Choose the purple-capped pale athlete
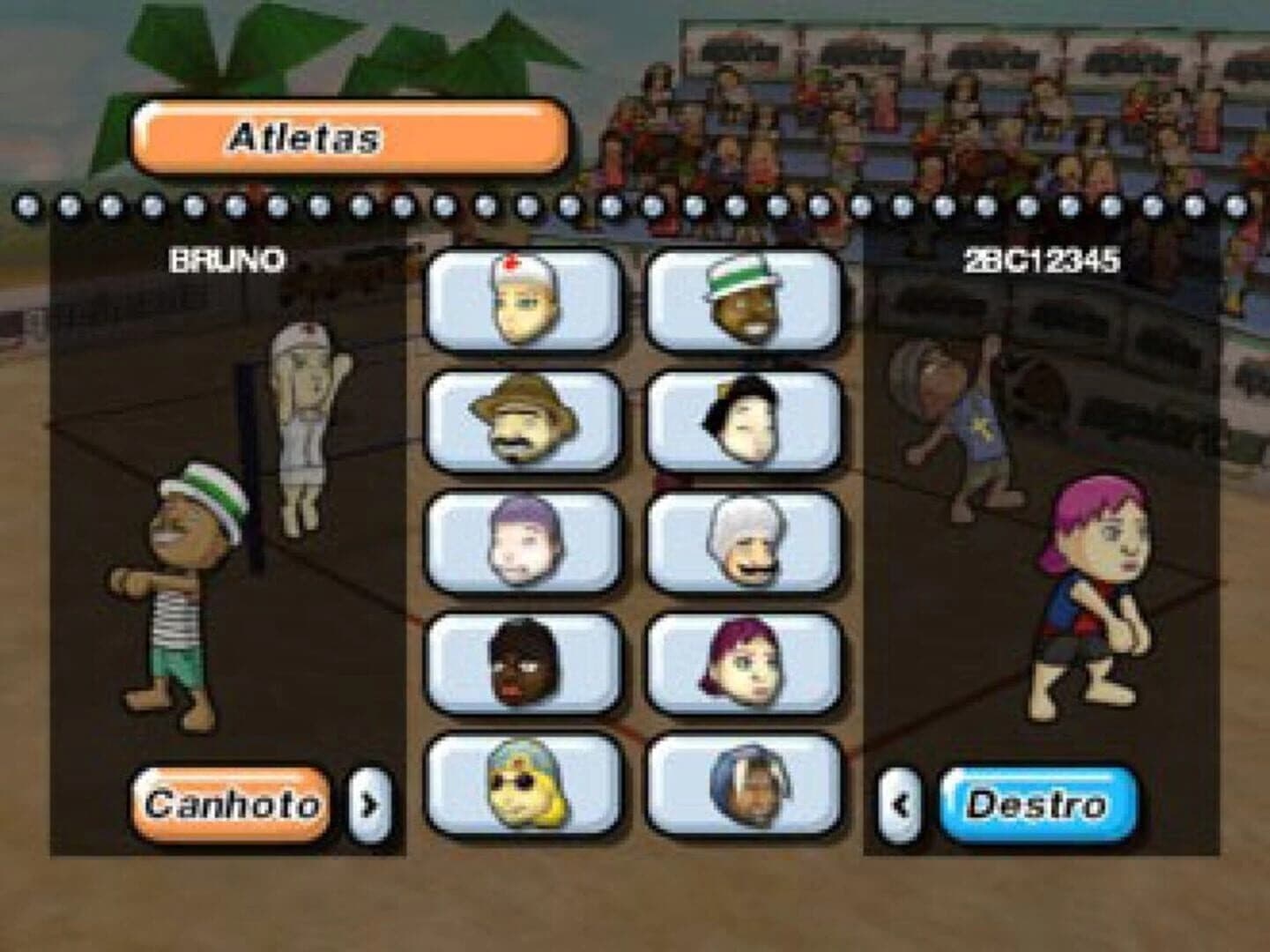 coord(522,542)
